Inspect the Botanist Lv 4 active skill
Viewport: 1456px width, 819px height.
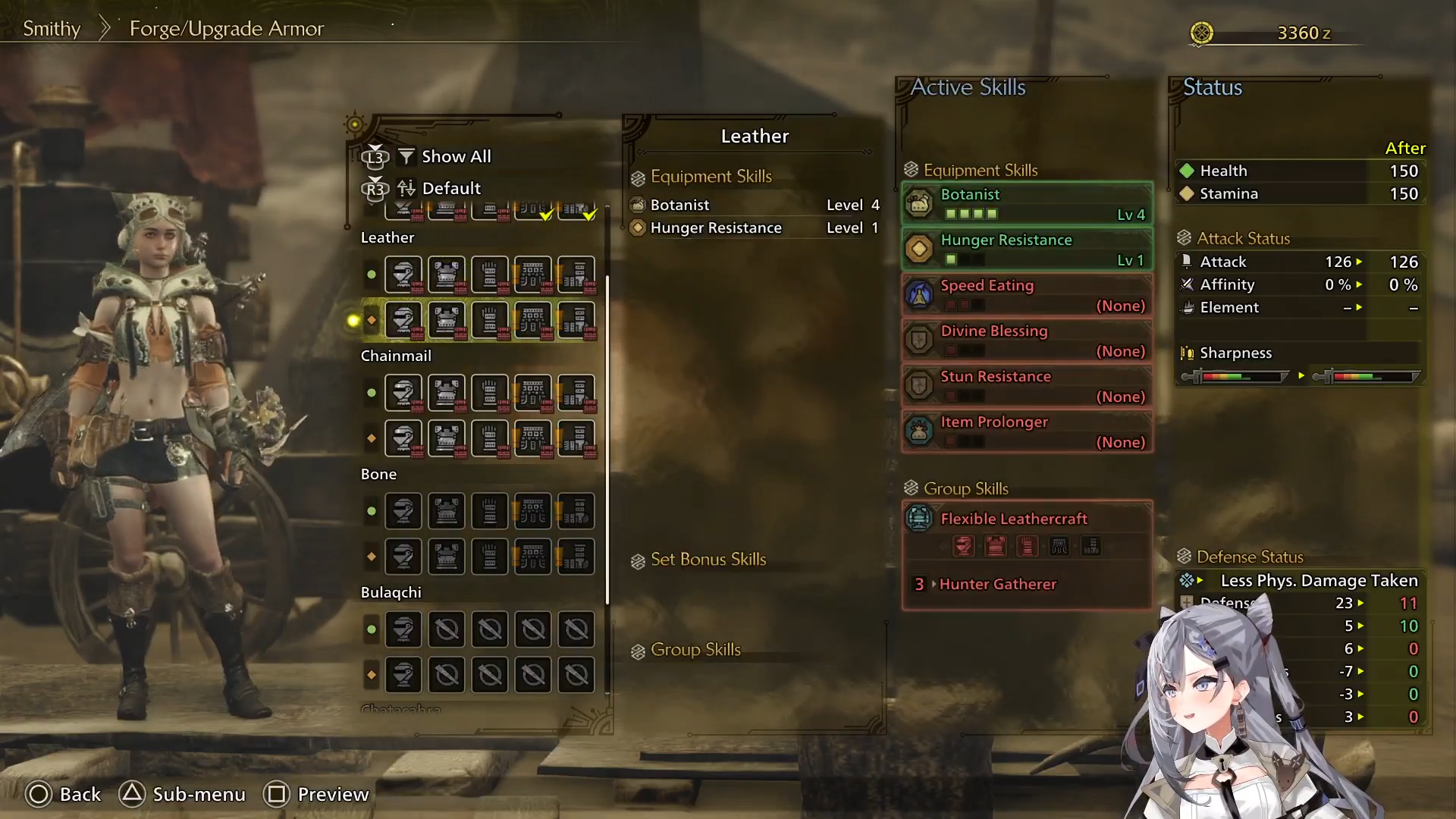(1027, 204)
